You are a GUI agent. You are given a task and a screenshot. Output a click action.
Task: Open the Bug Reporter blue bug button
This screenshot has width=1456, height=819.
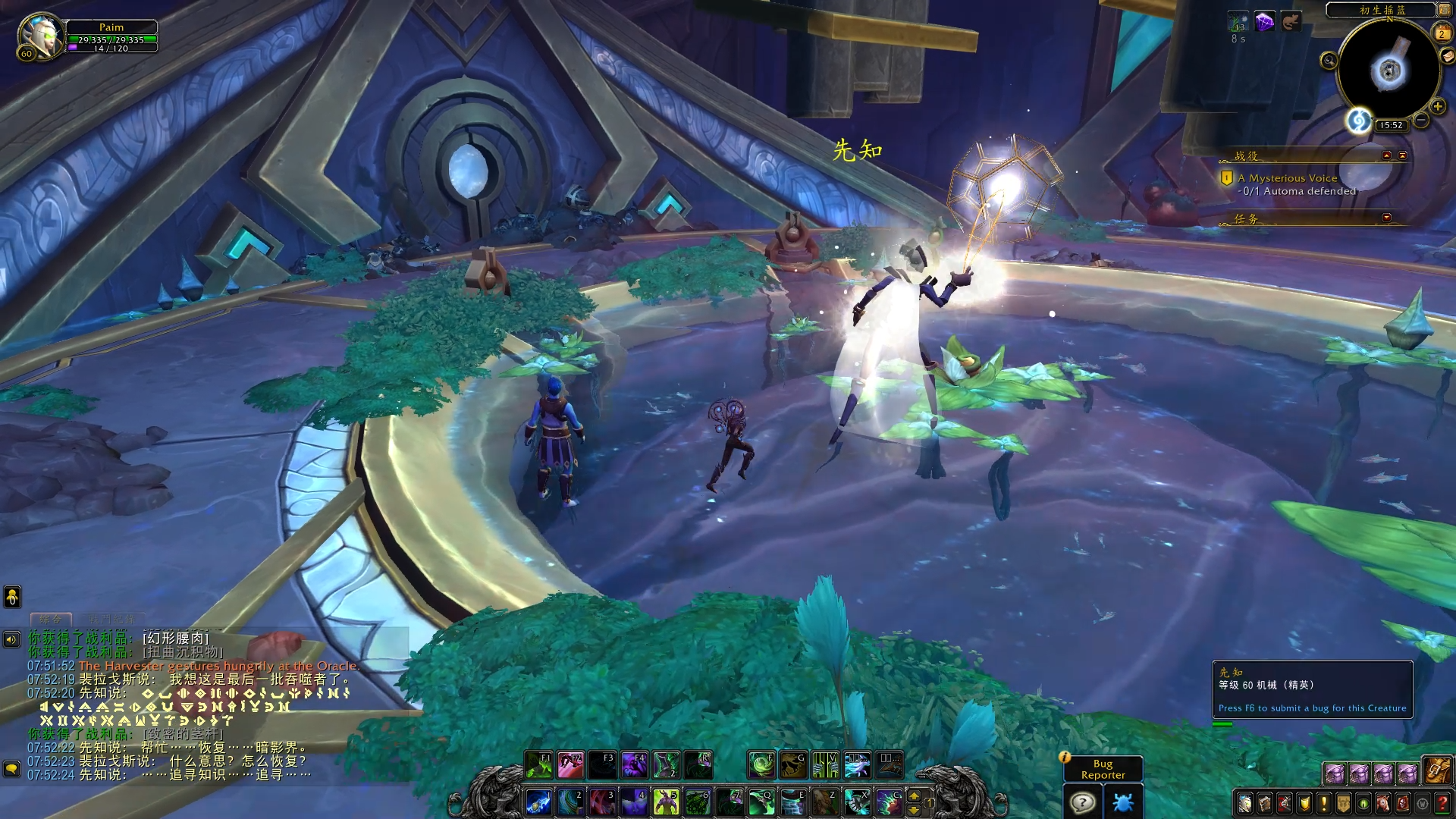tap(1123, 802)
